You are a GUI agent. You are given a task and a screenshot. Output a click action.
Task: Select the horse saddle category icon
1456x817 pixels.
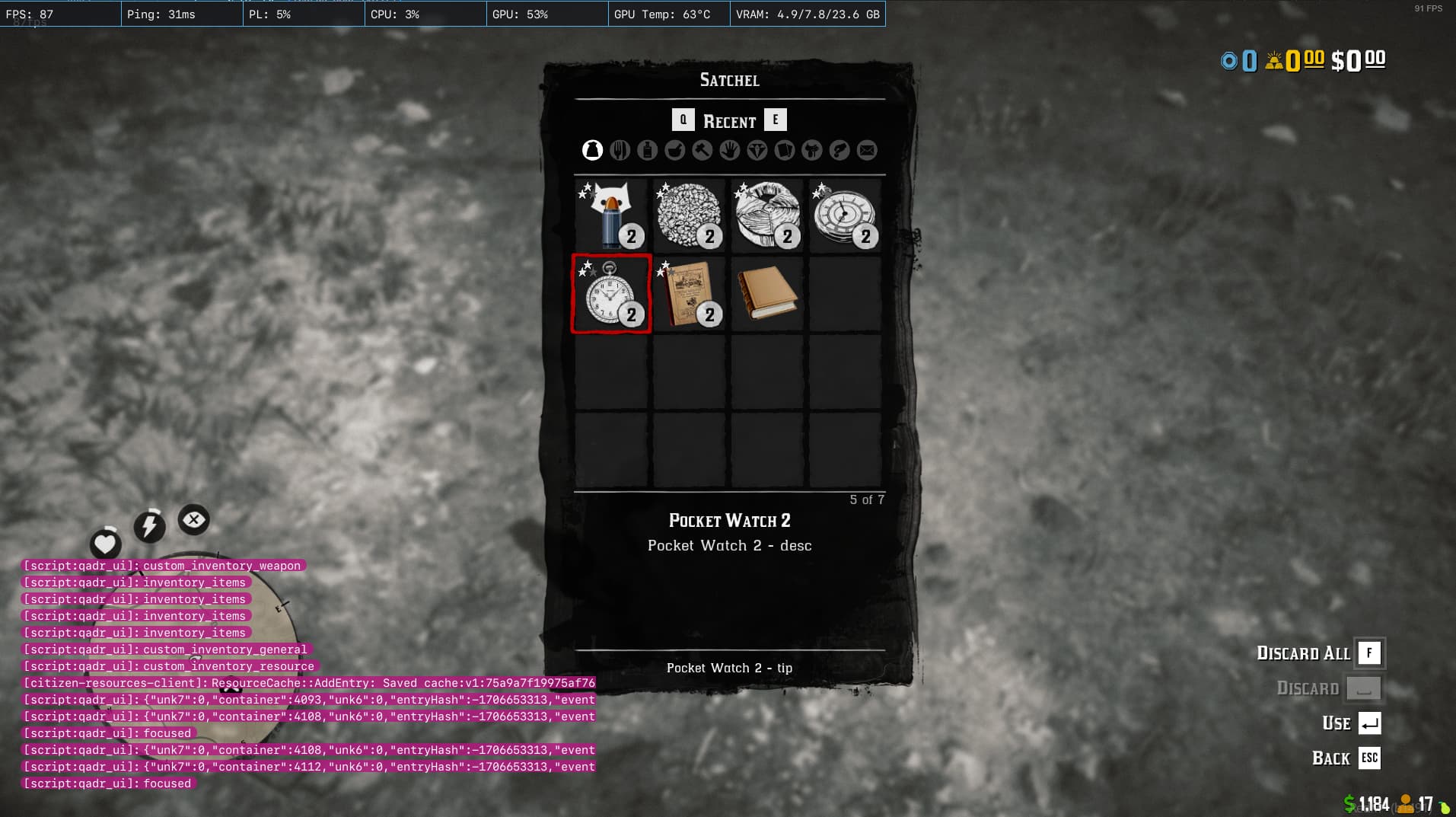(811, 150)
